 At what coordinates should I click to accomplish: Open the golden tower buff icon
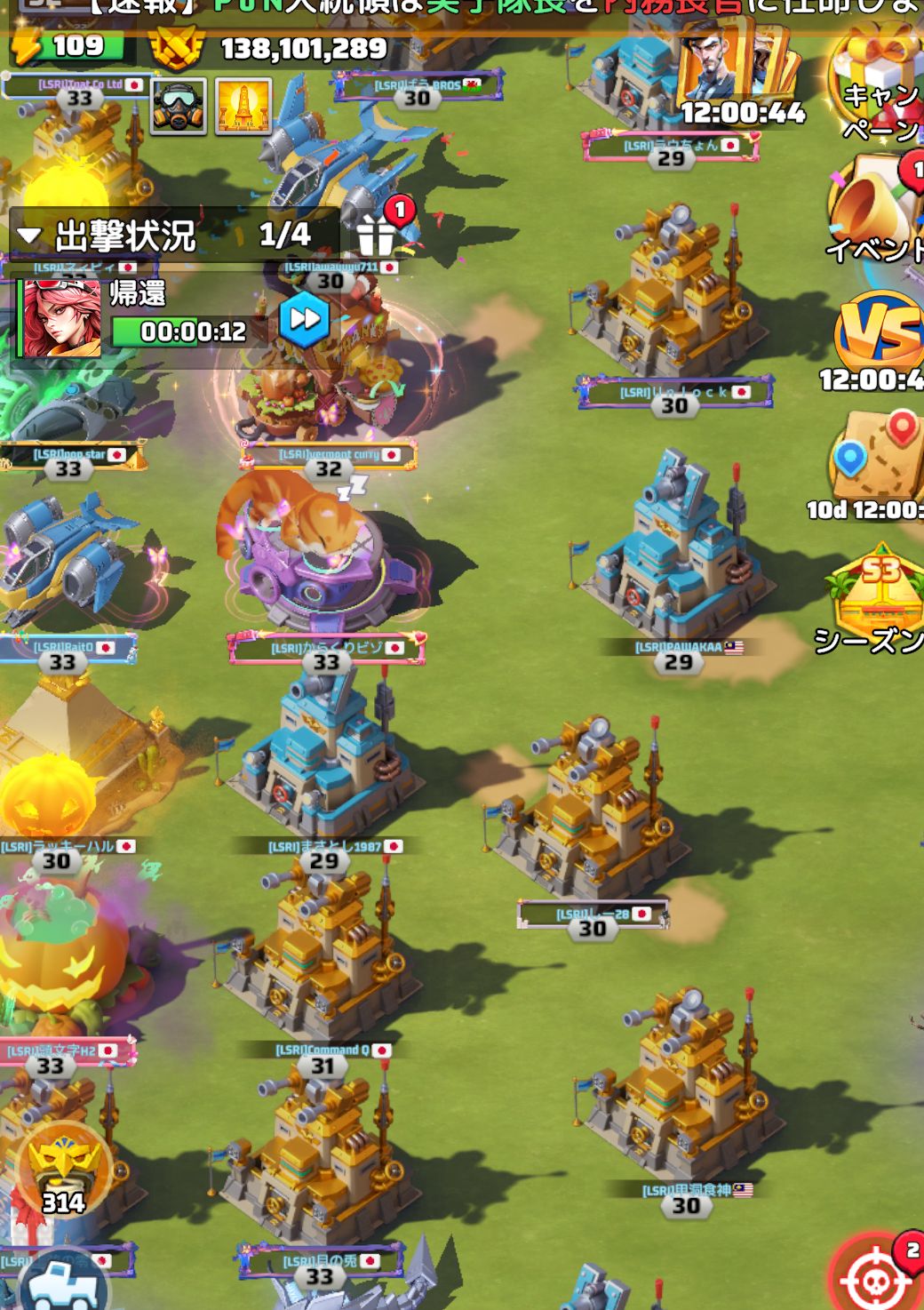coord(243,107)
